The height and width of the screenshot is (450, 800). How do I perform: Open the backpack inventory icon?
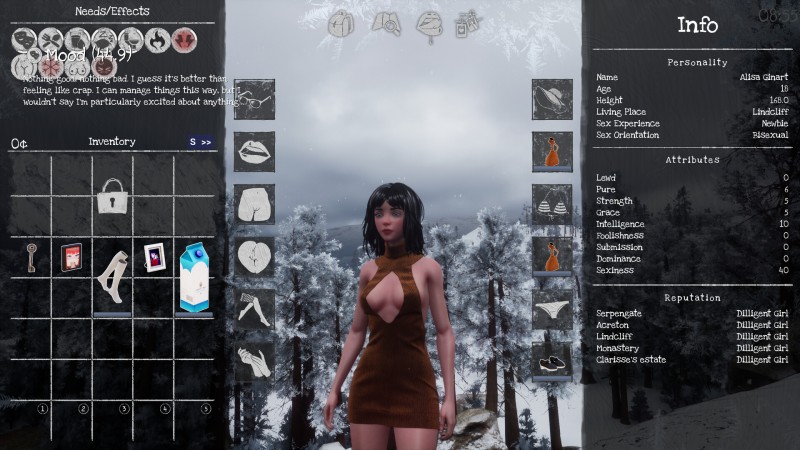(341, 23)
